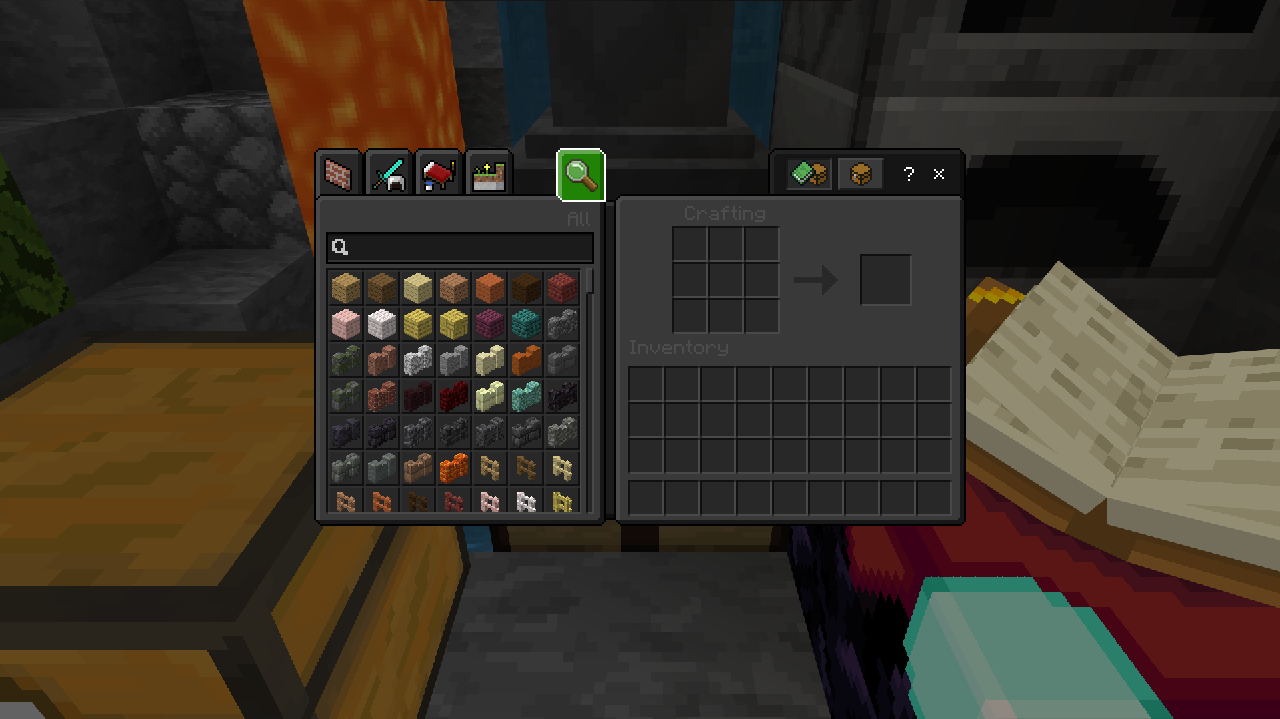Switch to the chest-only inventory layout

pos(860,174)
